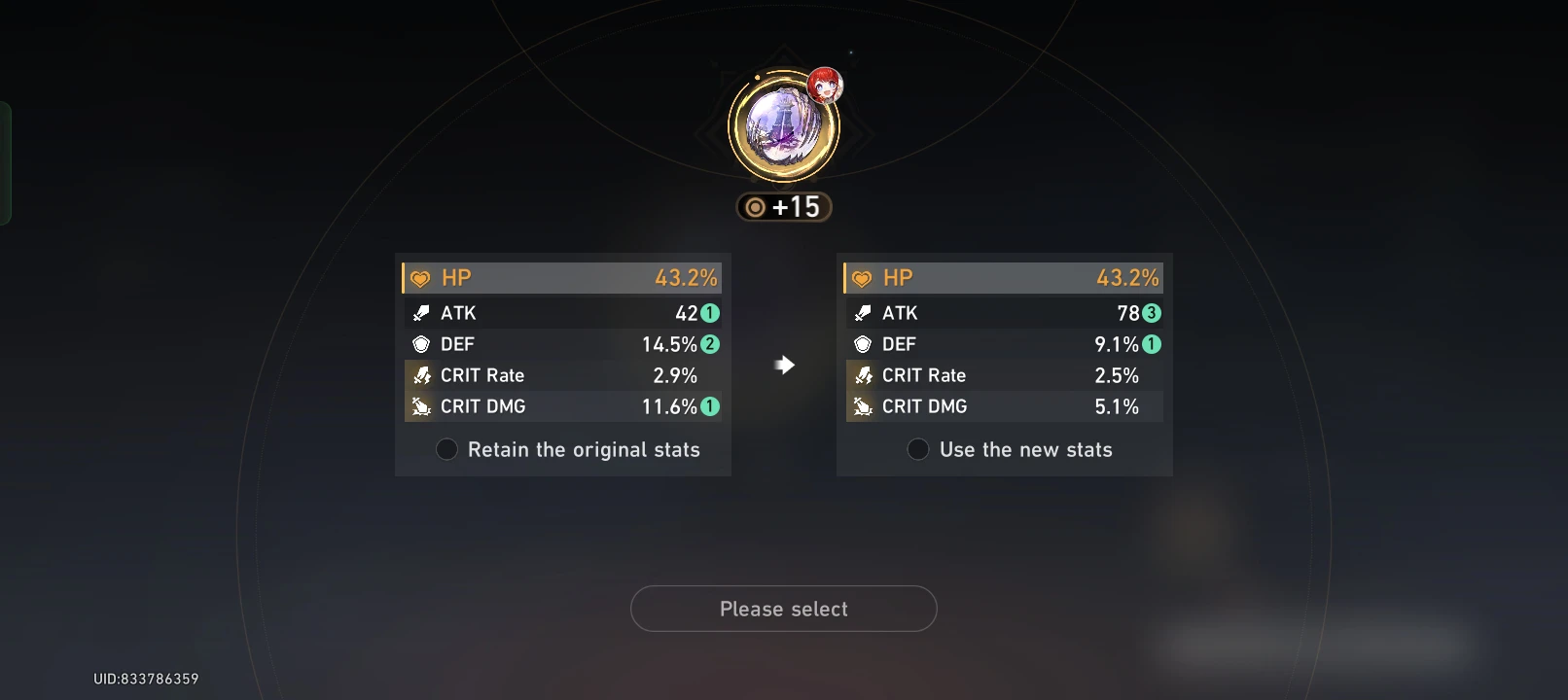
Task: Click the DEF shield icon in the original stats
Action: point(419,344)
